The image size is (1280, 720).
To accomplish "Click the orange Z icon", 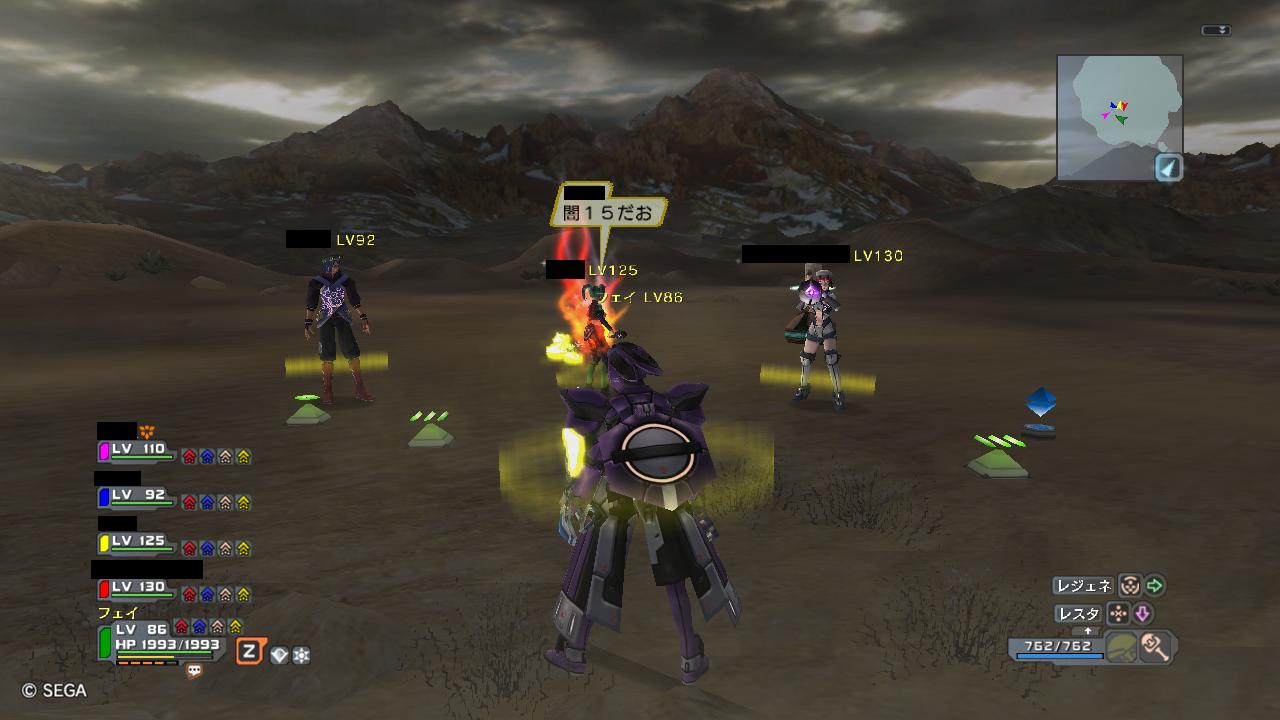I will pos(249,653).
